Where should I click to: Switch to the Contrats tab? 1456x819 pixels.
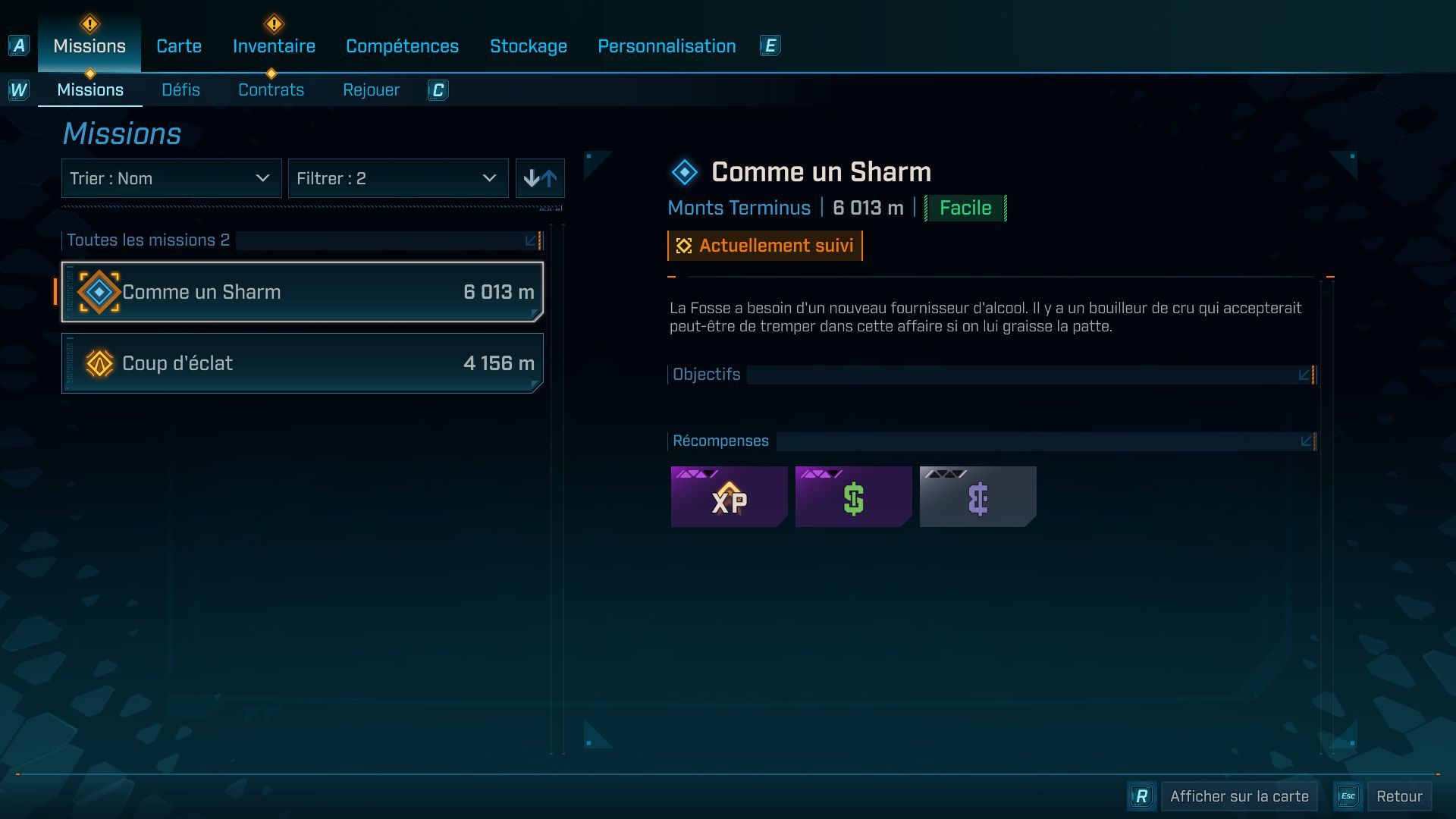[x=271, y=89]
